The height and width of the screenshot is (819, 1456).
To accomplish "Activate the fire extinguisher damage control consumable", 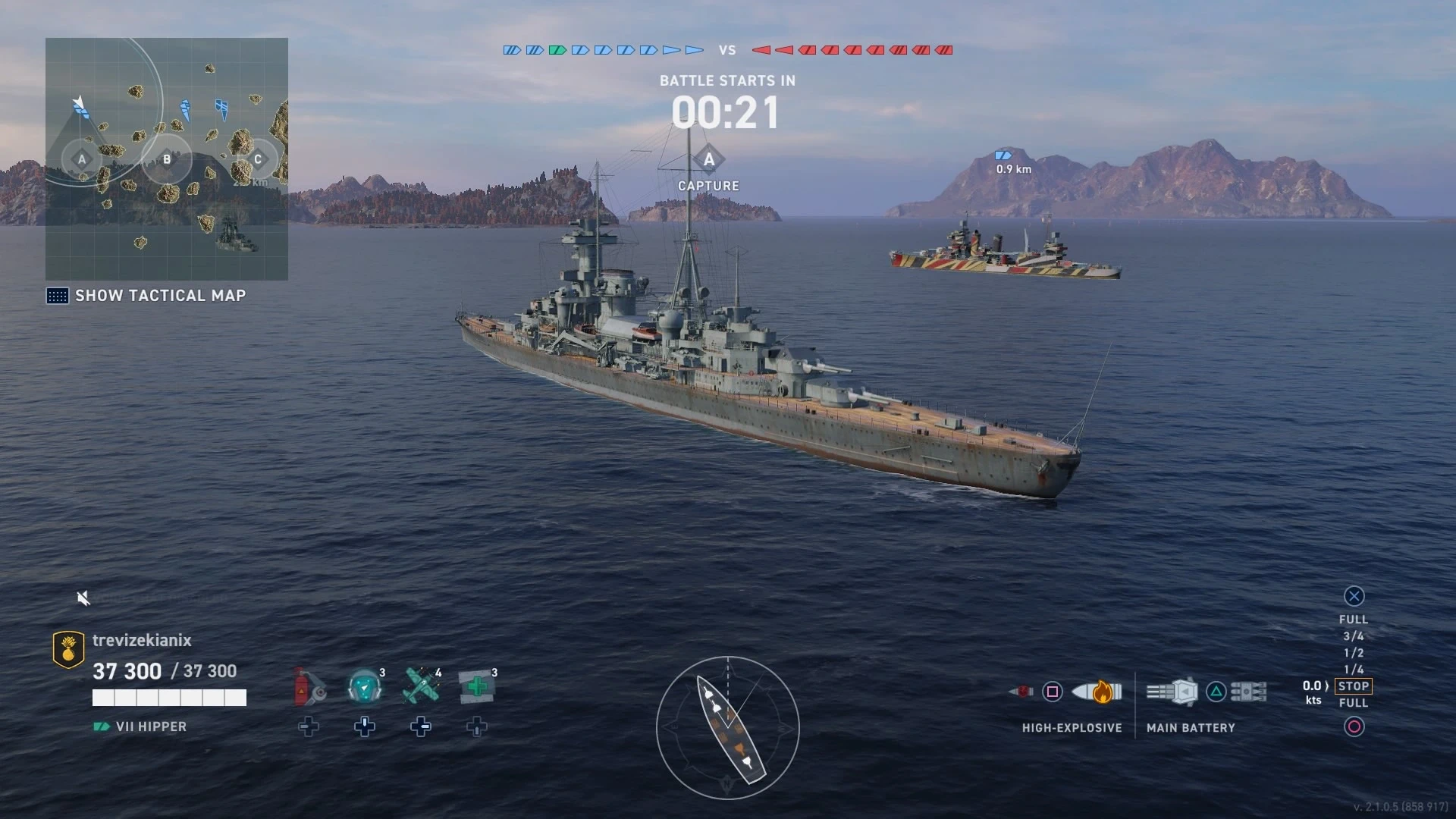I will [x=309, y=687].
